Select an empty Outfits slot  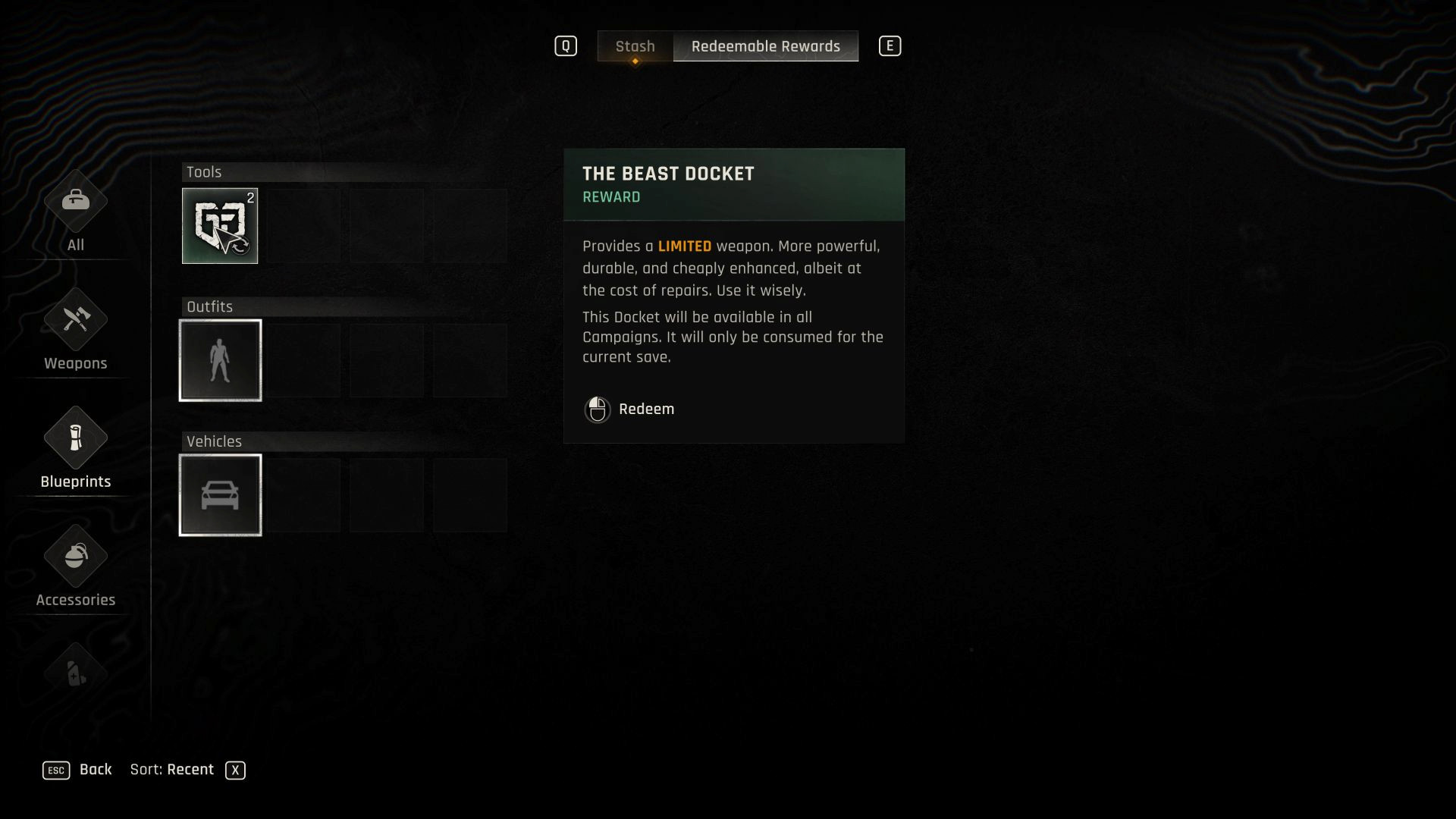pos(303,359)
